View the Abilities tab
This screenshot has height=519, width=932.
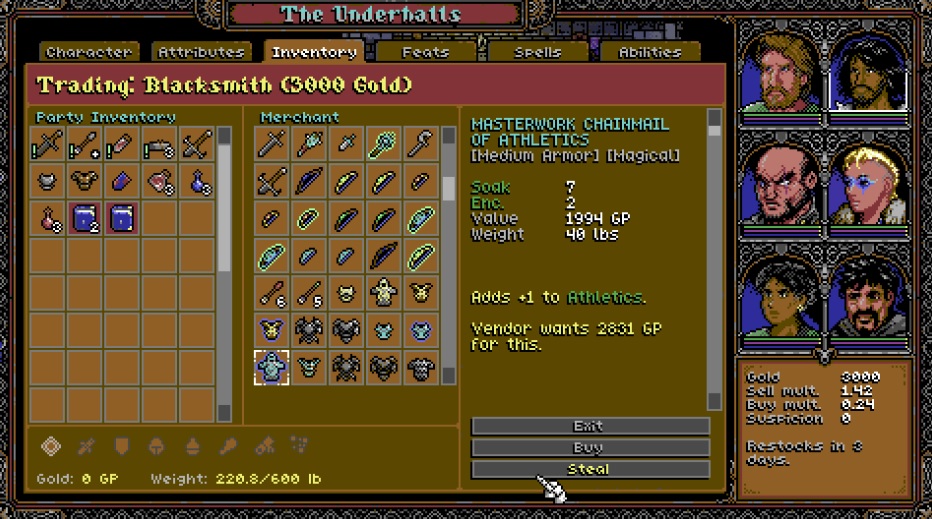click(649, 52)
